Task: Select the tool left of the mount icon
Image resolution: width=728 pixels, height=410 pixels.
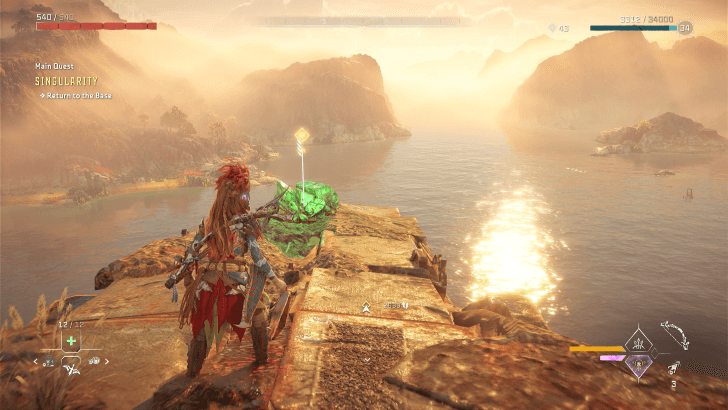Action: click(51, 362)
